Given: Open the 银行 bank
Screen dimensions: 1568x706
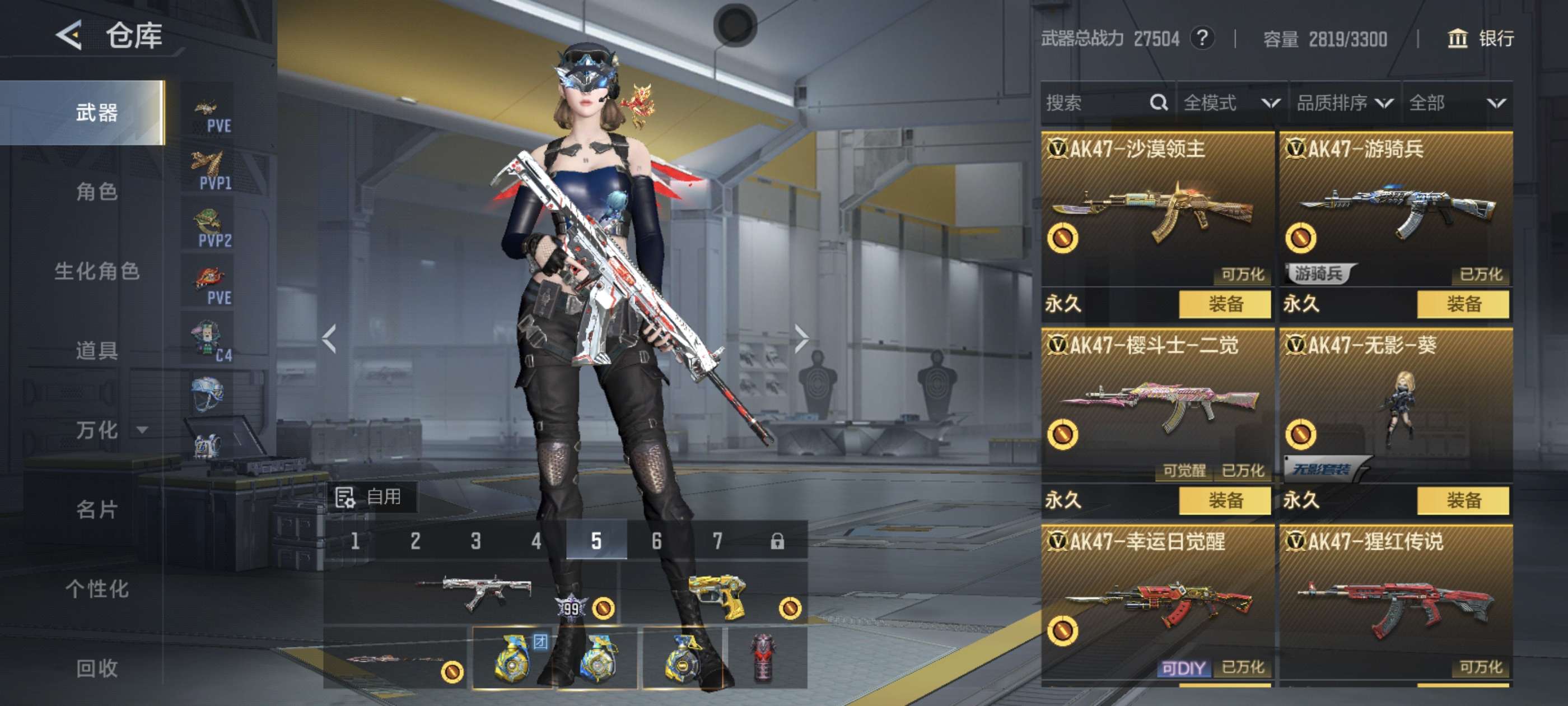Looking at the screenshot, I should pyautogui.click(x=1480, y=39).
